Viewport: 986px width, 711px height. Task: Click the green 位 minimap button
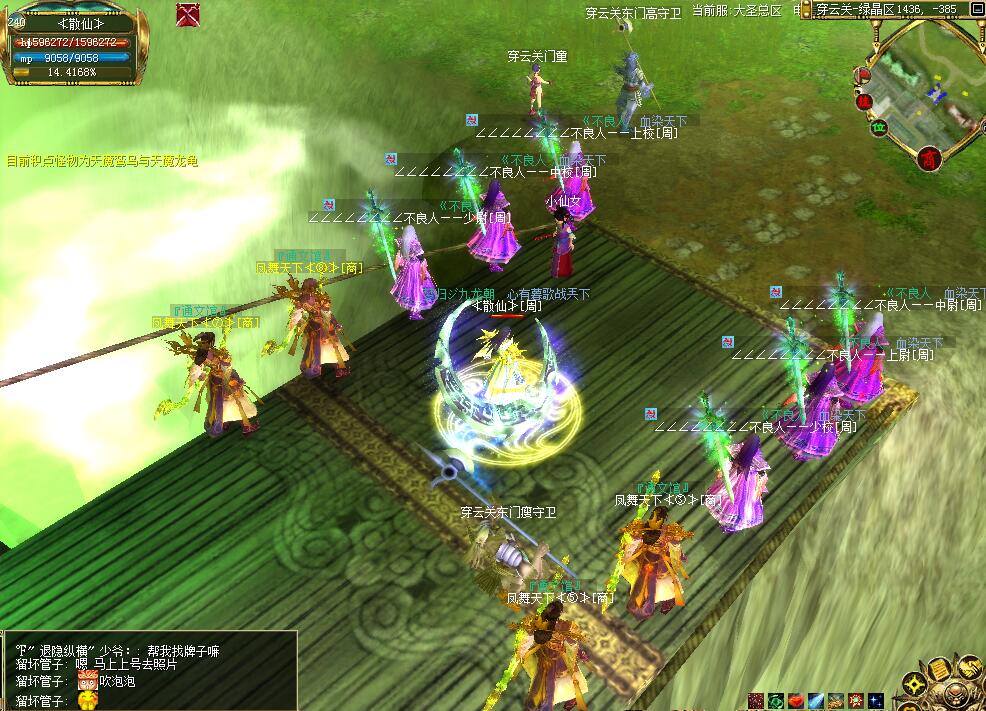click(x=880, y=127)
